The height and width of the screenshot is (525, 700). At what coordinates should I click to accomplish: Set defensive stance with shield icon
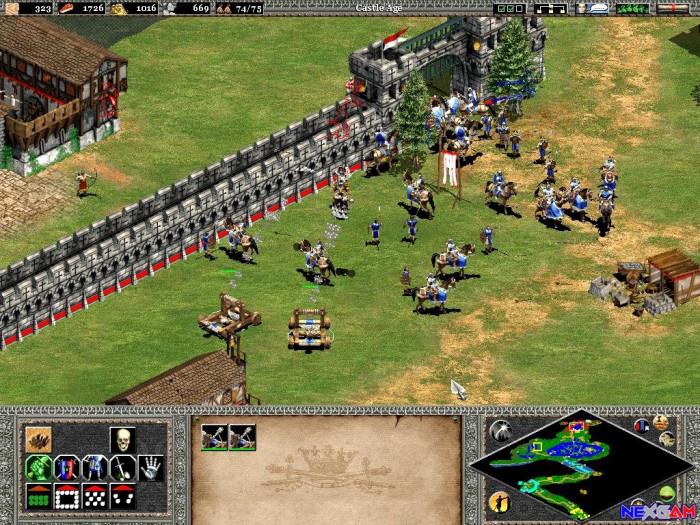click(67, 467)
